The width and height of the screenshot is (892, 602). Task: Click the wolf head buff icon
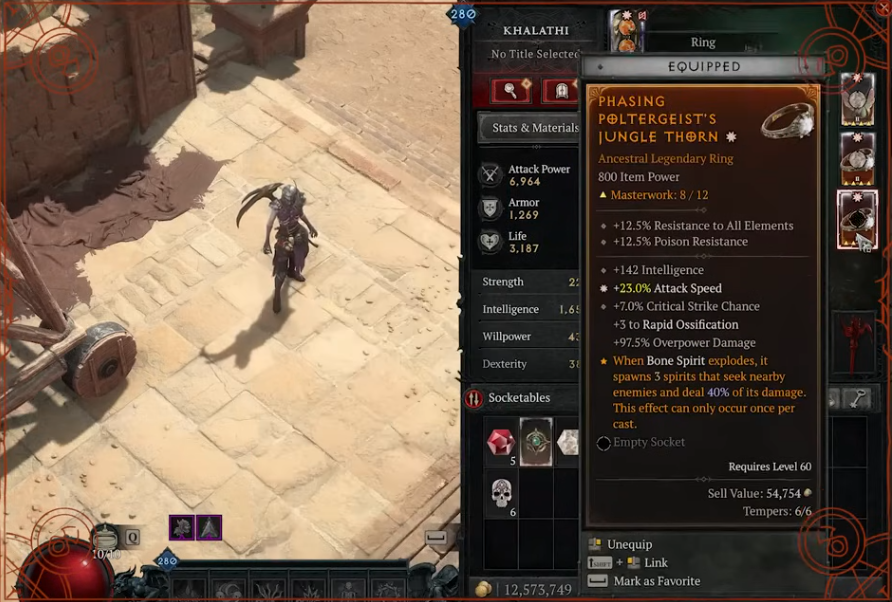pos(181,527)
